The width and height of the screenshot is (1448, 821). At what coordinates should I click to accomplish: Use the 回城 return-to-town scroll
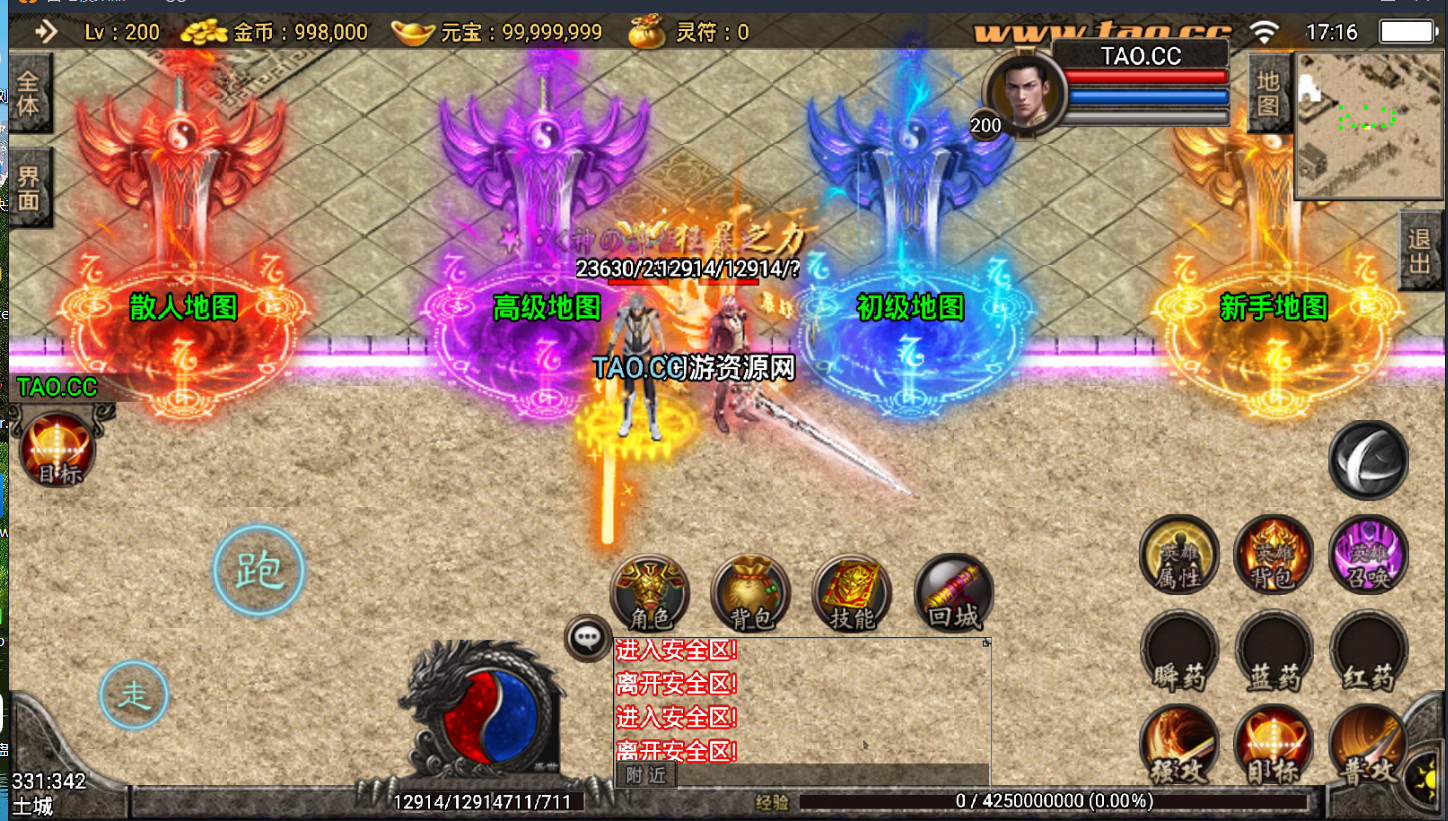[x=954, y=594]
